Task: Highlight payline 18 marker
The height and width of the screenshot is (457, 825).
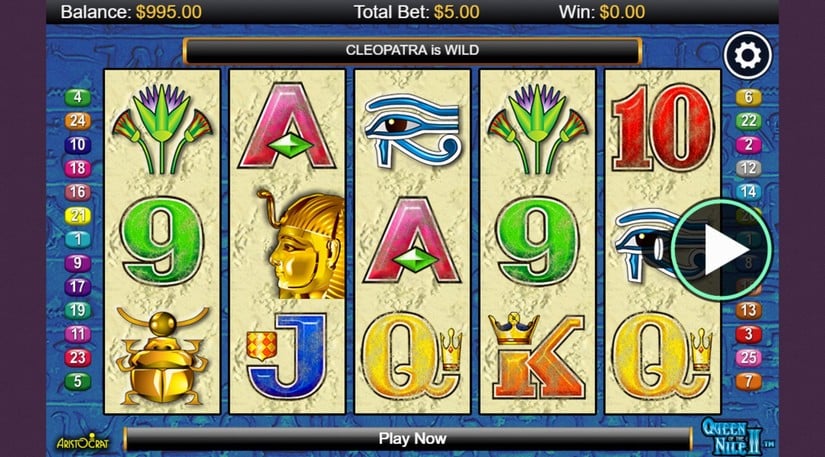Action: pos(77,168)
